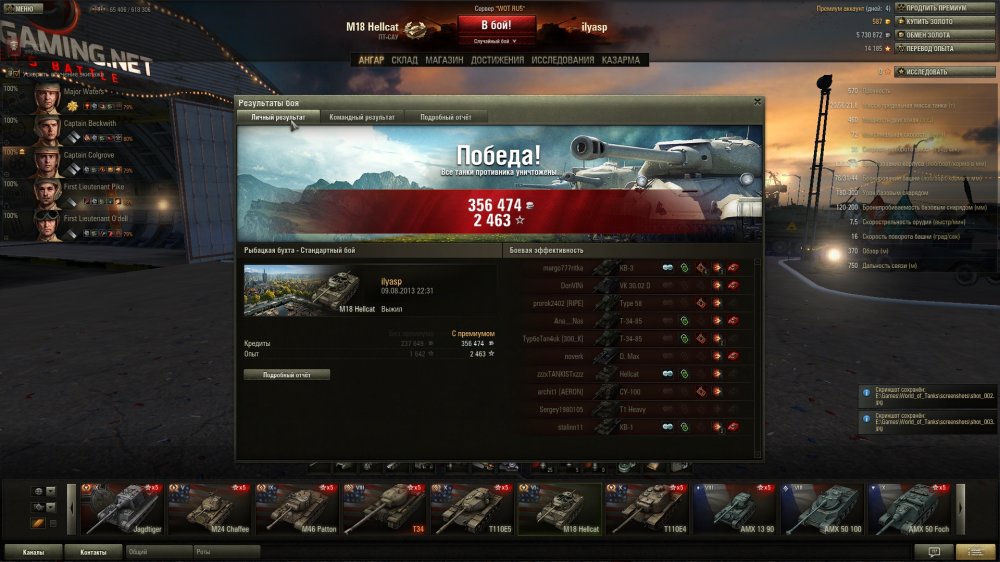Close the Результаты боя window
This screenshot has height=562, width=1000.
point(757,102)
